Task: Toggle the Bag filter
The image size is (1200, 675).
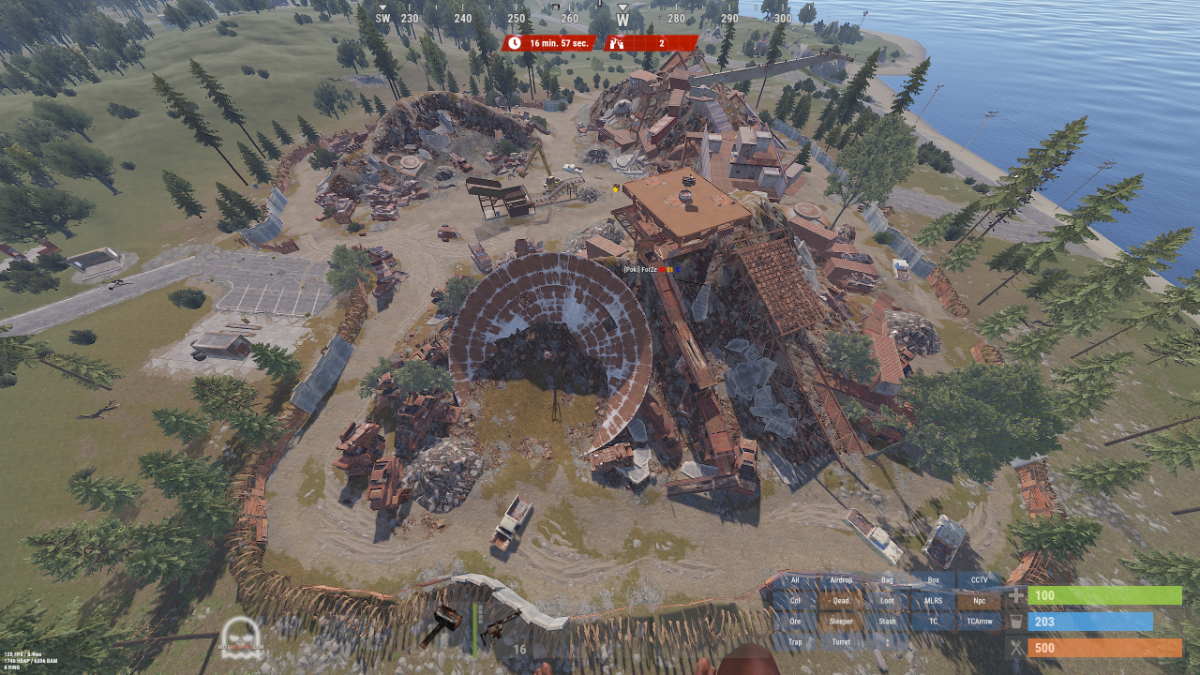Action: click(886, 580)
